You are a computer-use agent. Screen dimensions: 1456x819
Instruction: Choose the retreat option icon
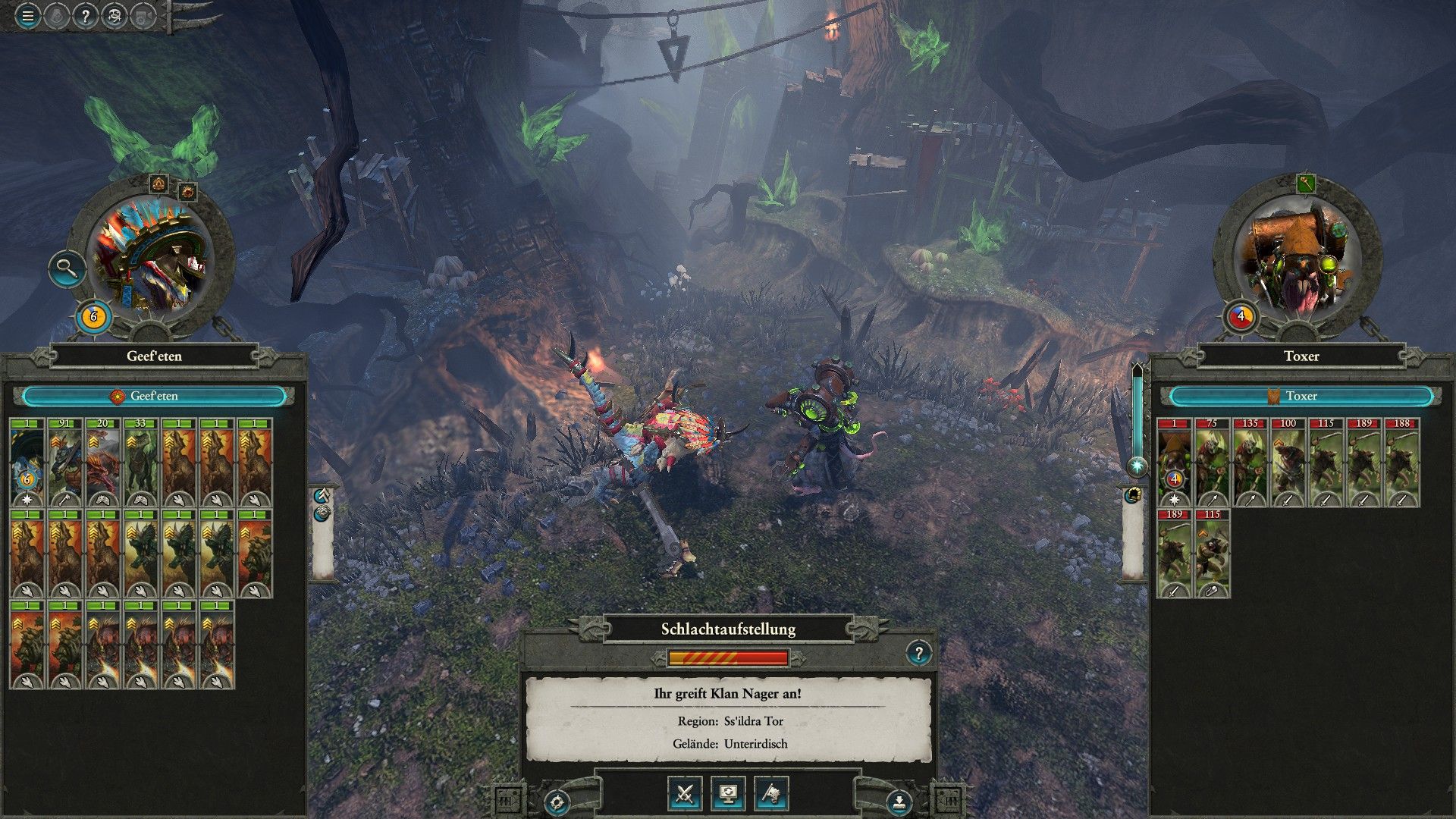770,794
